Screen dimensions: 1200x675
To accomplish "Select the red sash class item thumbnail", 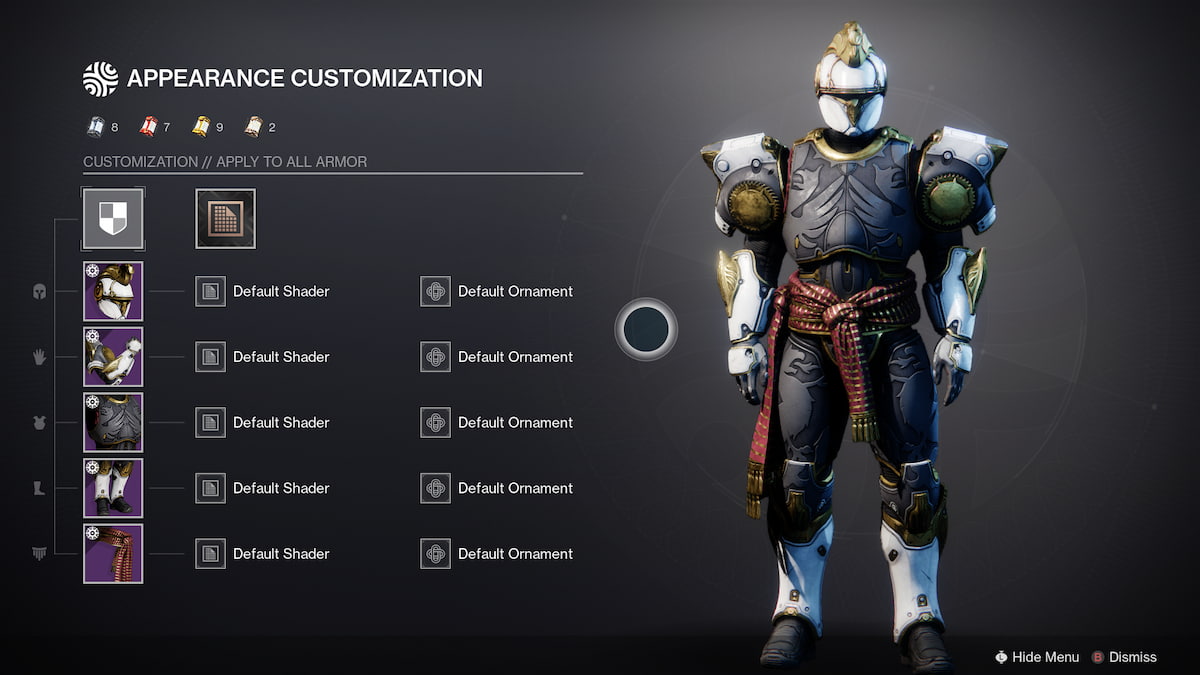I will point(113,553).
